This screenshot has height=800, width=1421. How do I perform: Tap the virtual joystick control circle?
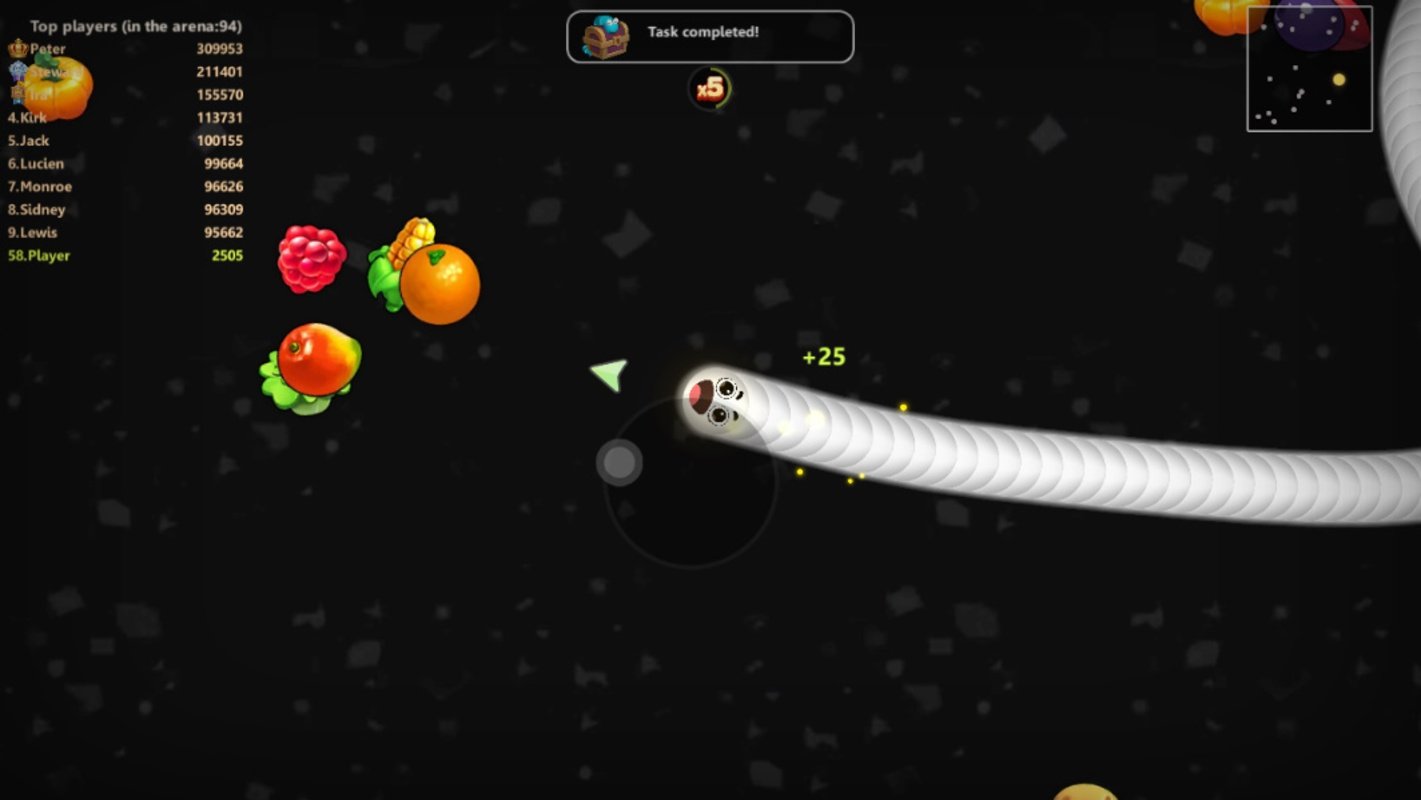(618, 463)
